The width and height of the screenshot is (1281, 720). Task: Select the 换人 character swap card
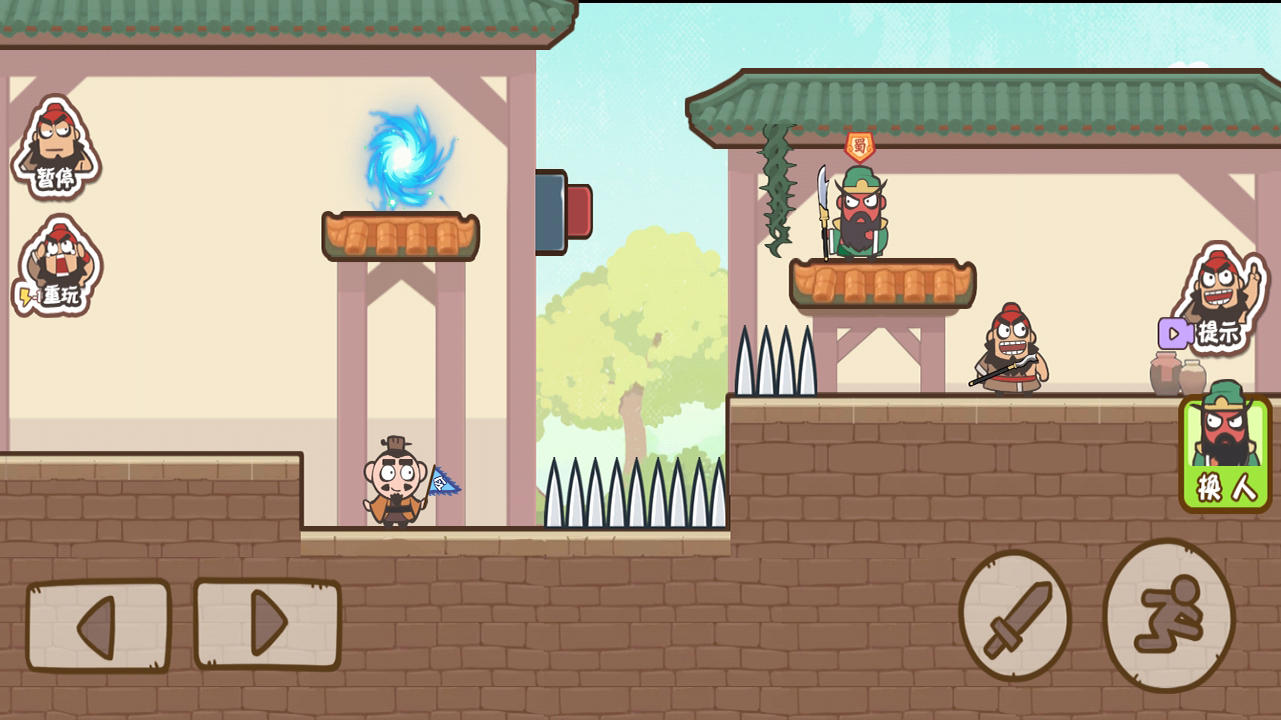tap(1224, 450)
